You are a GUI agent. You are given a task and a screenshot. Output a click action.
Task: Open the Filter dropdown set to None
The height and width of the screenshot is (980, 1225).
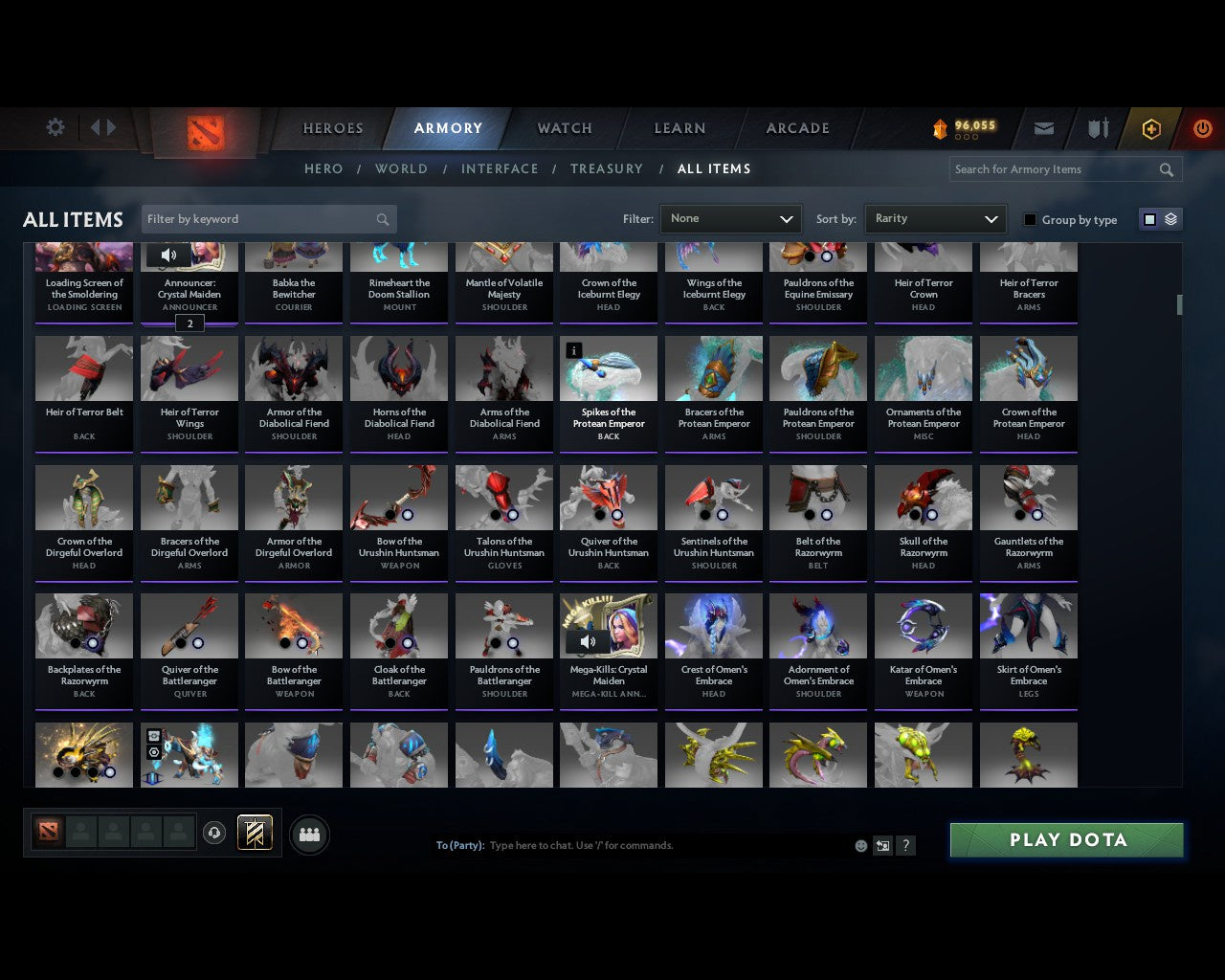pyautogui.click(x=730, y=218)
